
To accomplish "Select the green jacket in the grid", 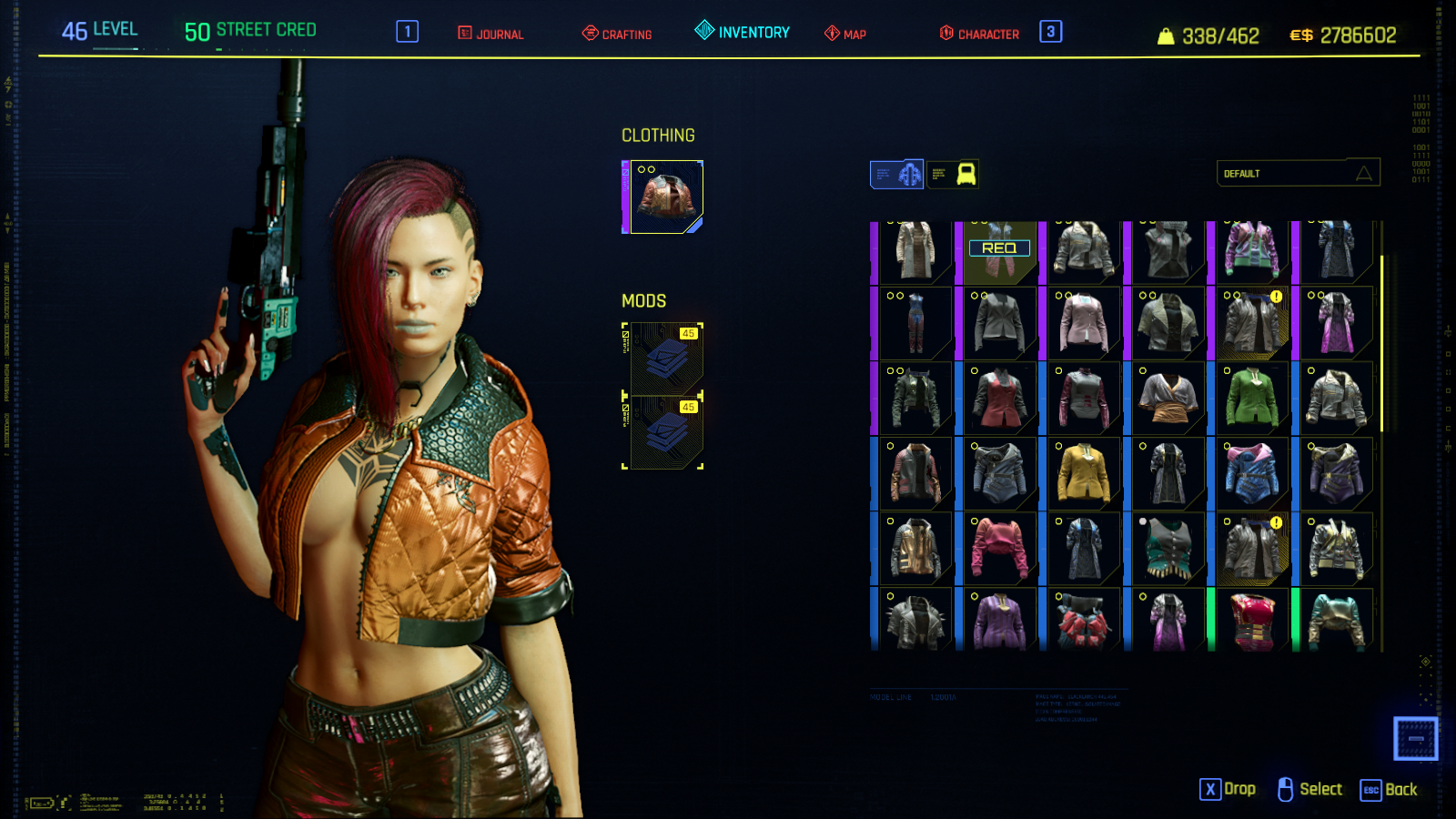I will (x=1252, y=399).
